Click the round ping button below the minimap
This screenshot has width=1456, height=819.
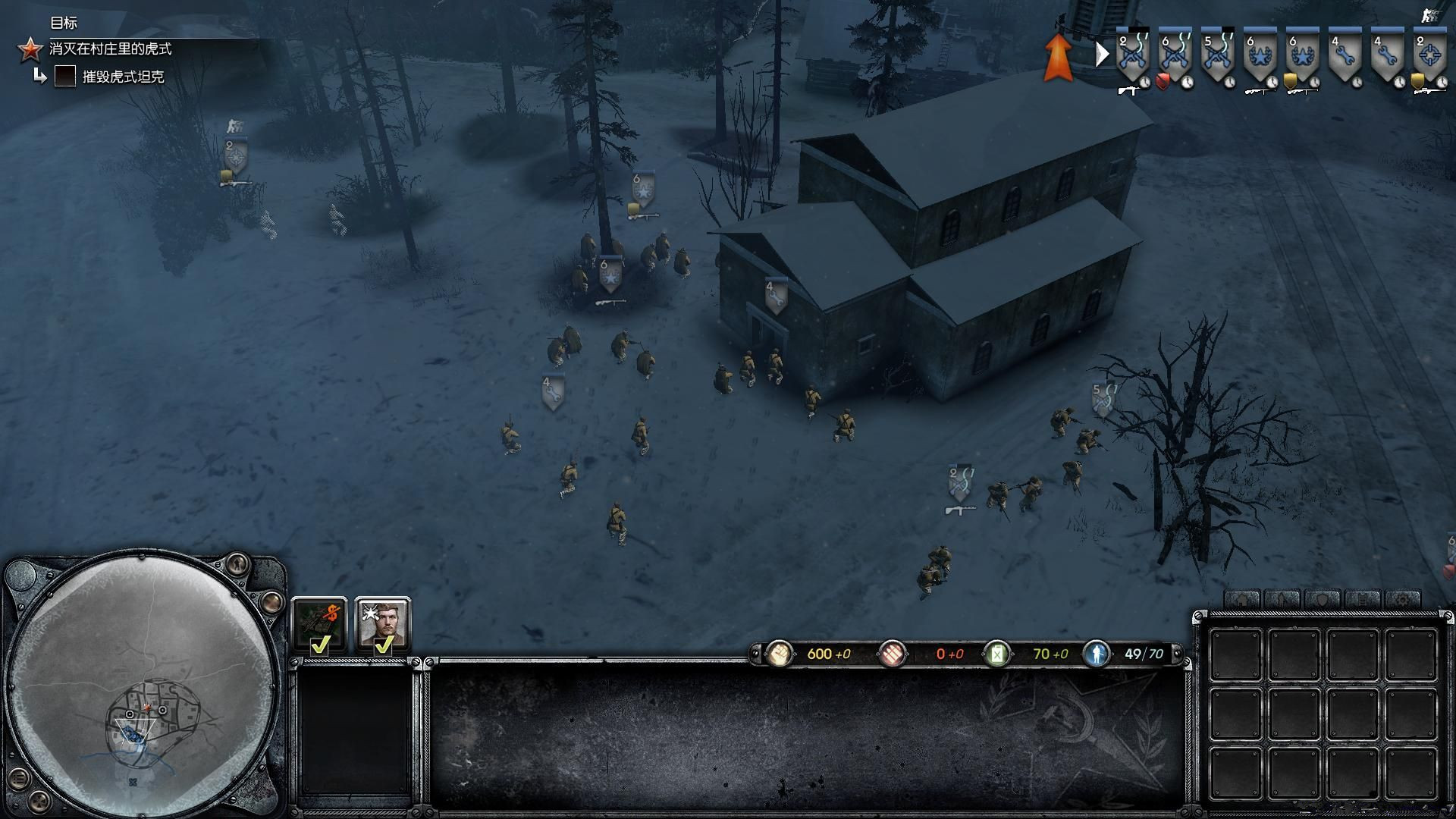[x=38, y=801]
